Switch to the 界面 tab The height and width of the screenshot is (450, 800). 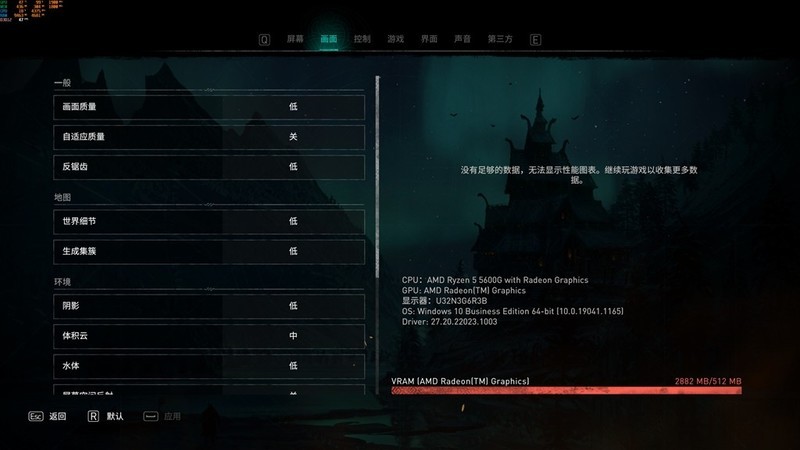pyautogui.click(x=428, y=39)
